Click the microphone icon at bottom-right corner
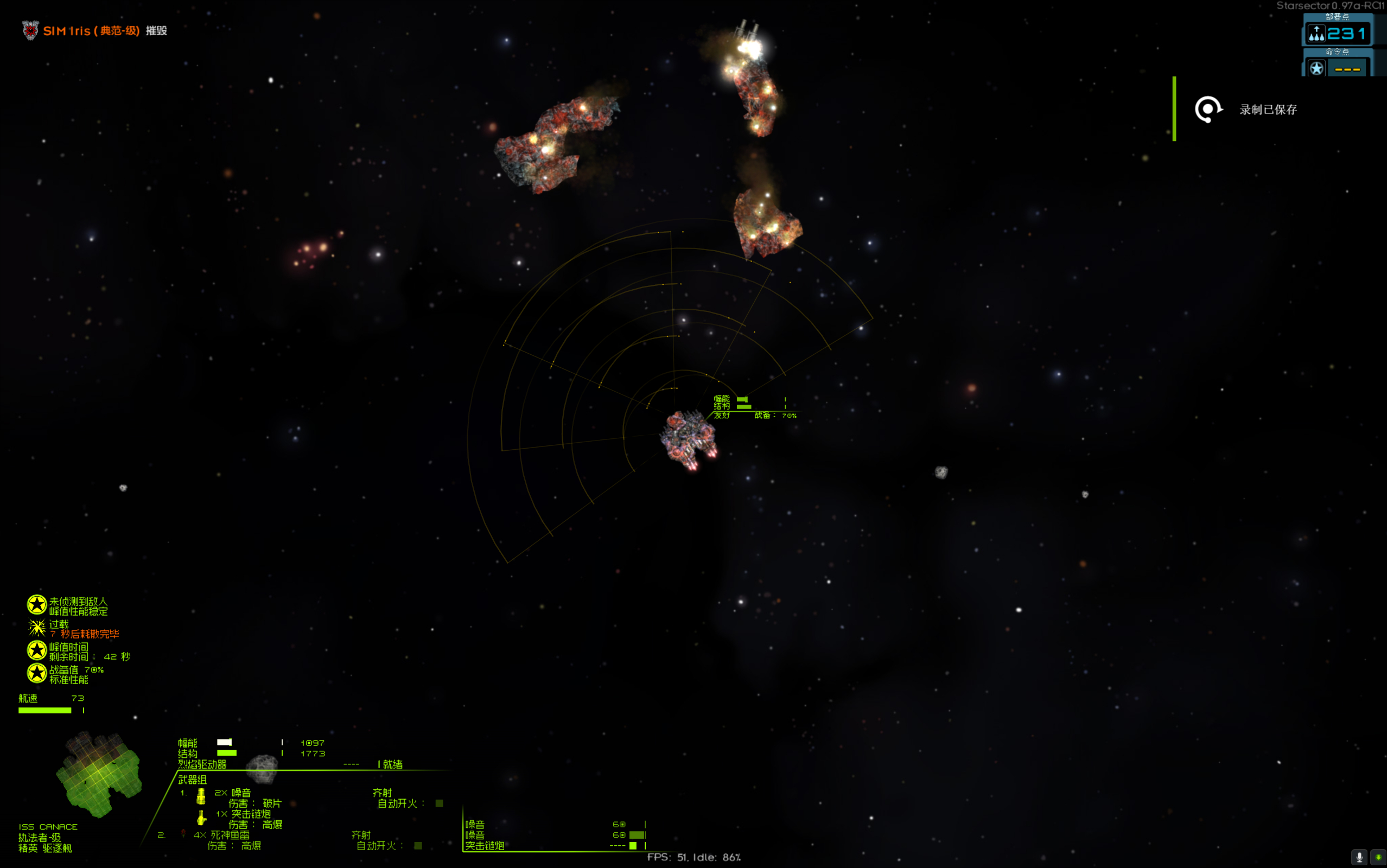Image resolution: width=1387 pixels, height=868 pixels. (1359, 857)
